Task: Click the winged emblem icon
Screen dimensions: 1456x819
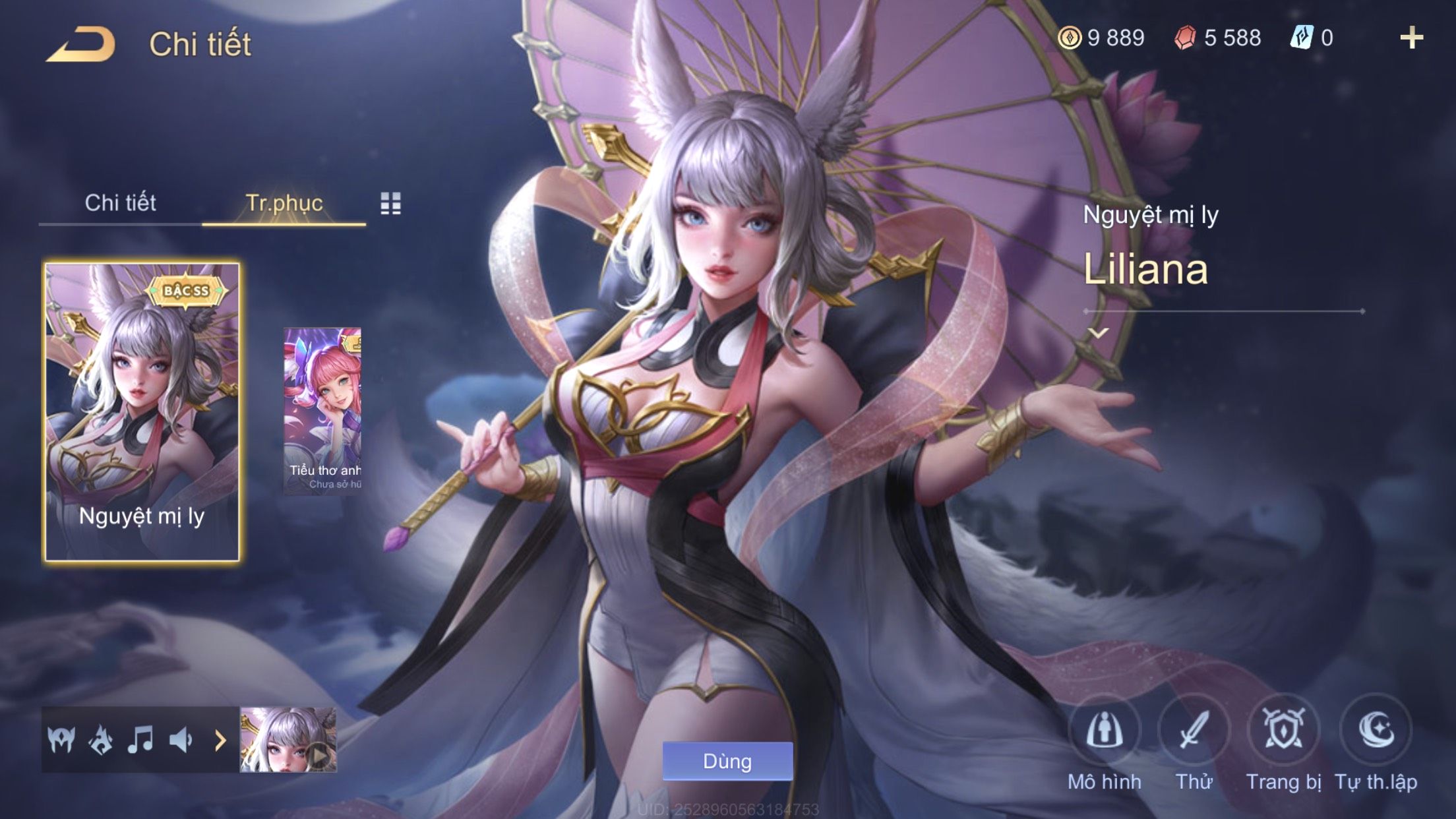Action: click(x=61, y=740)
